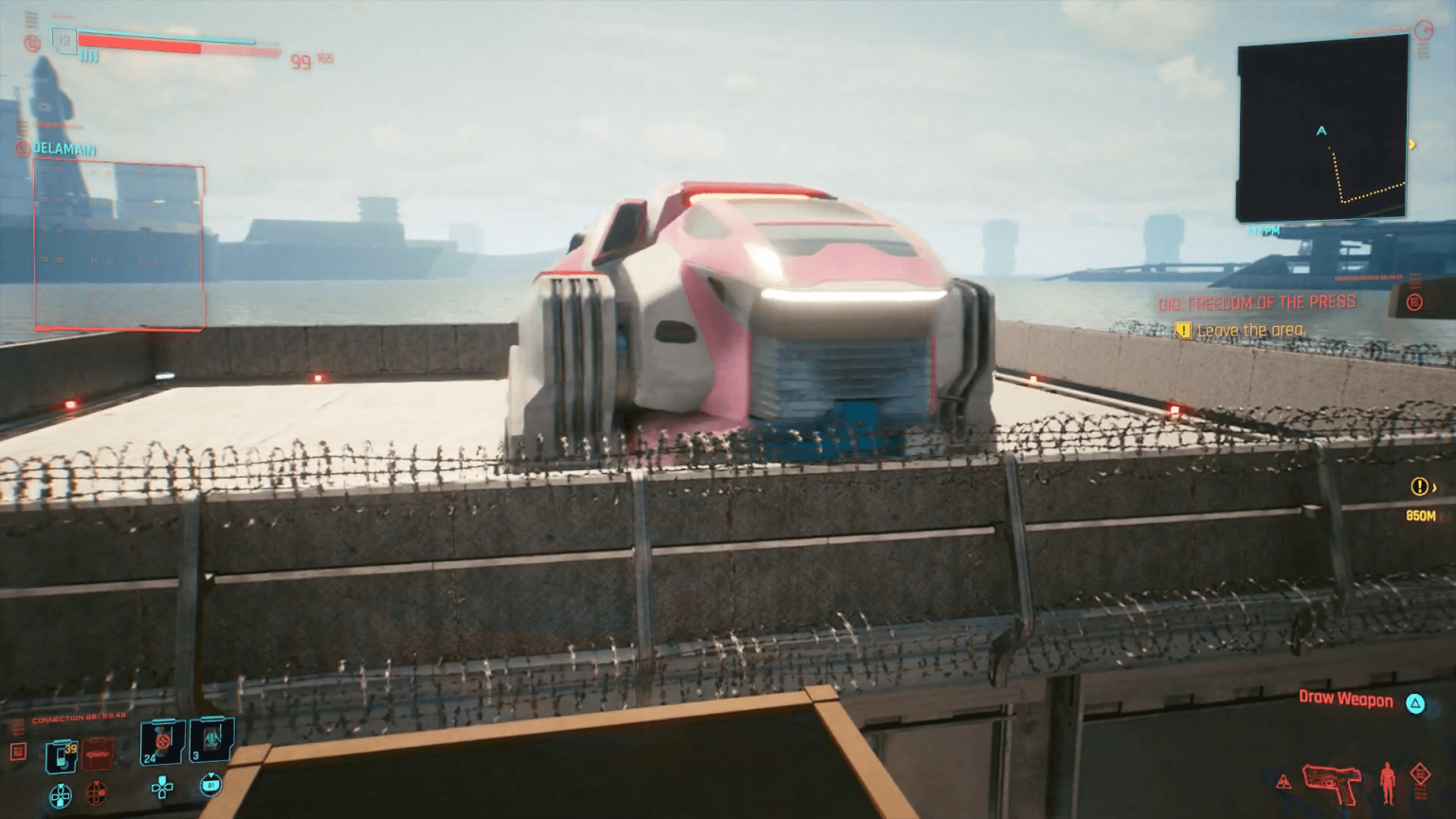Click the diamond relic icon beside the silhouette
The height and width of the screenshot is (819, 1456).
[1421, 775]
